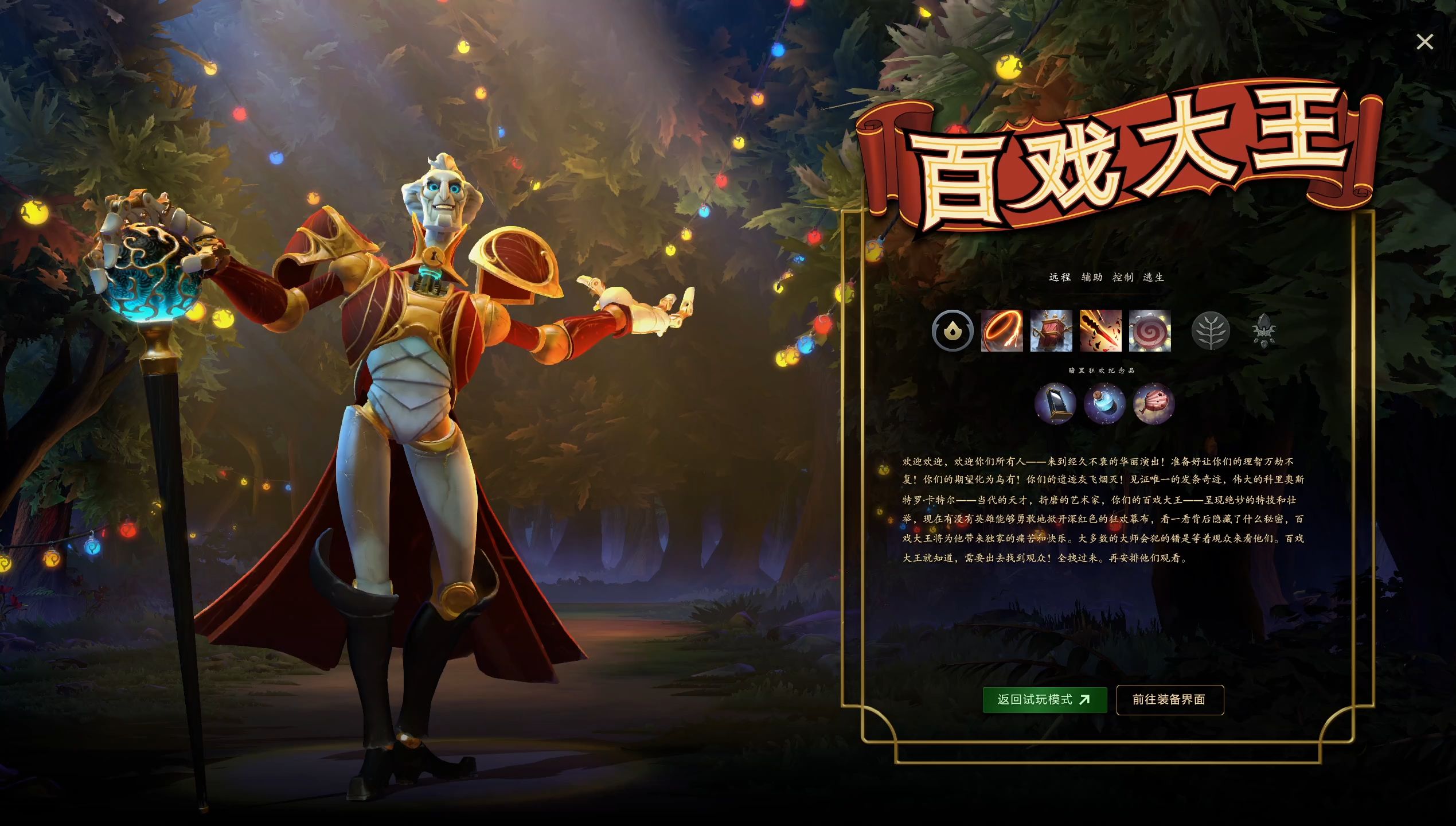Click the 控制 role label
The height and width of the screenshot is (826, 1456).
pos(1125,276)
